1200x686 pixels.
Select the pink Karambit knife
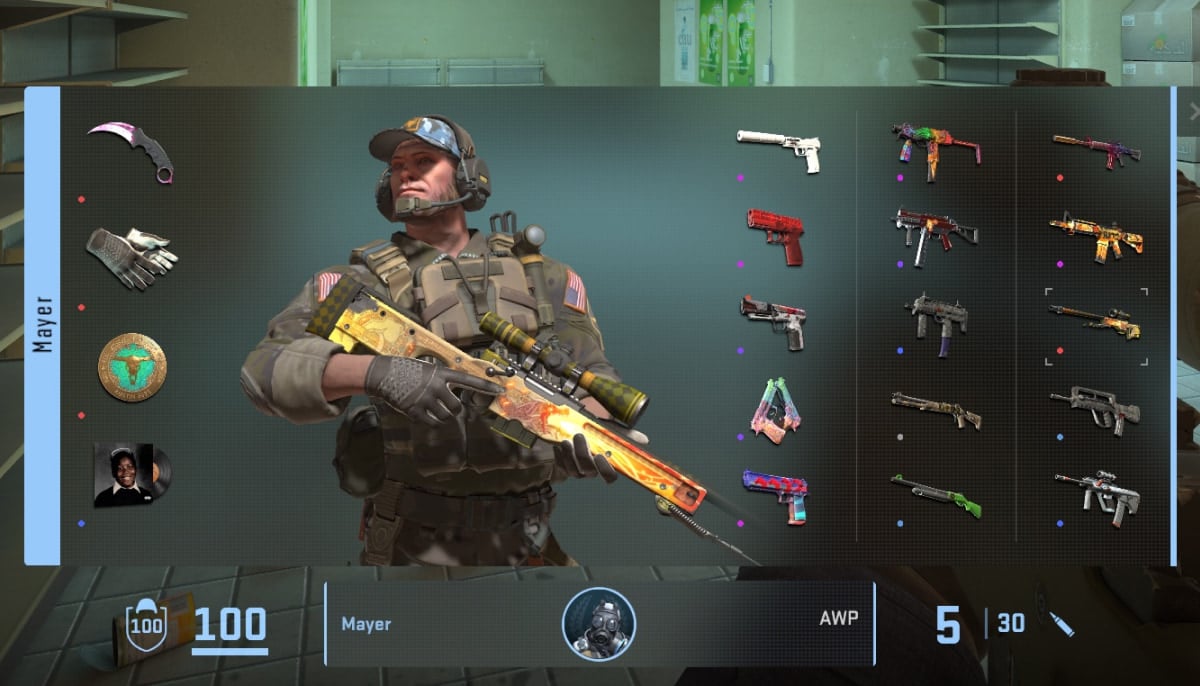pos(132,150)
